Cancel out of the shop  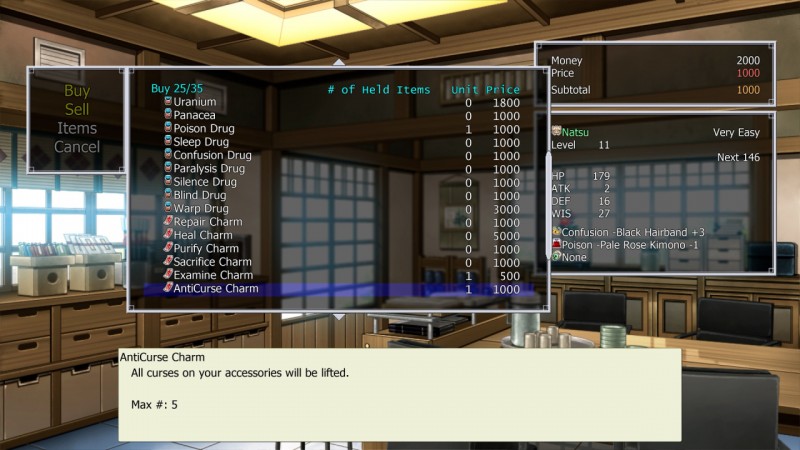pyautogui.click(x=77, y=147)
